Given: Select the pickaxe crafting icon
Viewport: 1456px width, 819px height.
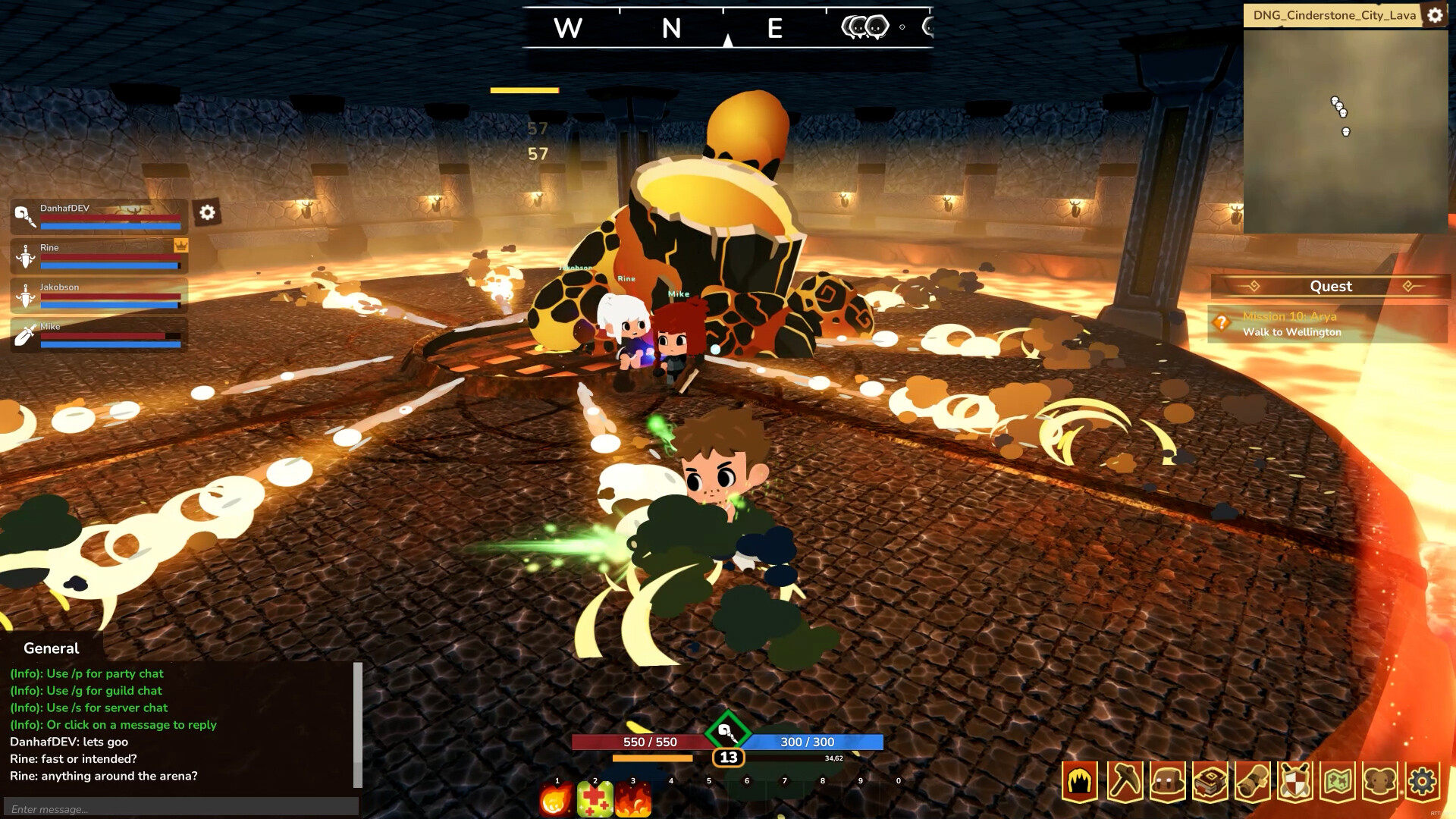Looking at the screenshot, I should [1123, 779].
